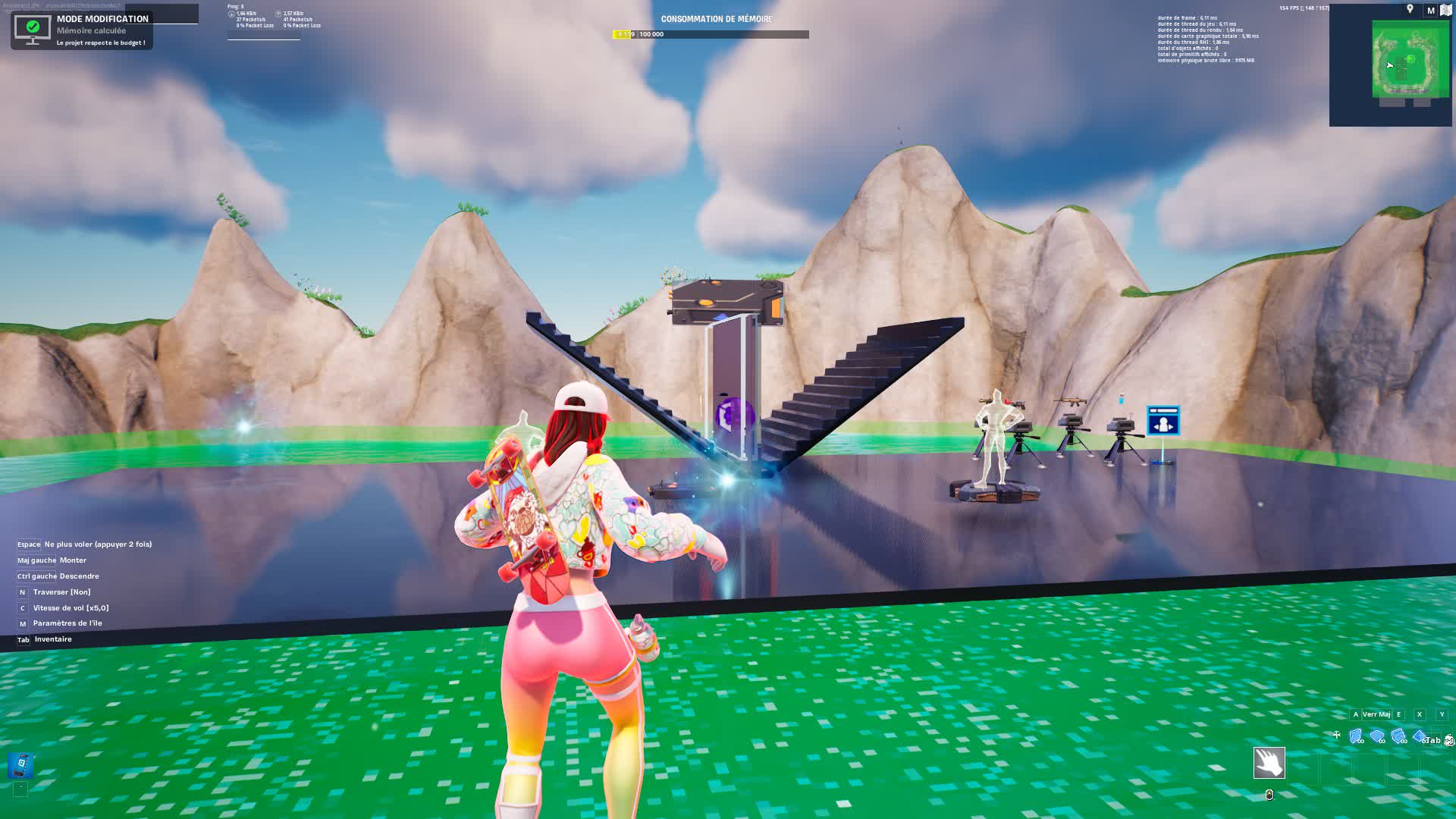Toggle the Traverser [Non] option
Viewport: 1456px width, 819px height.
63,591
